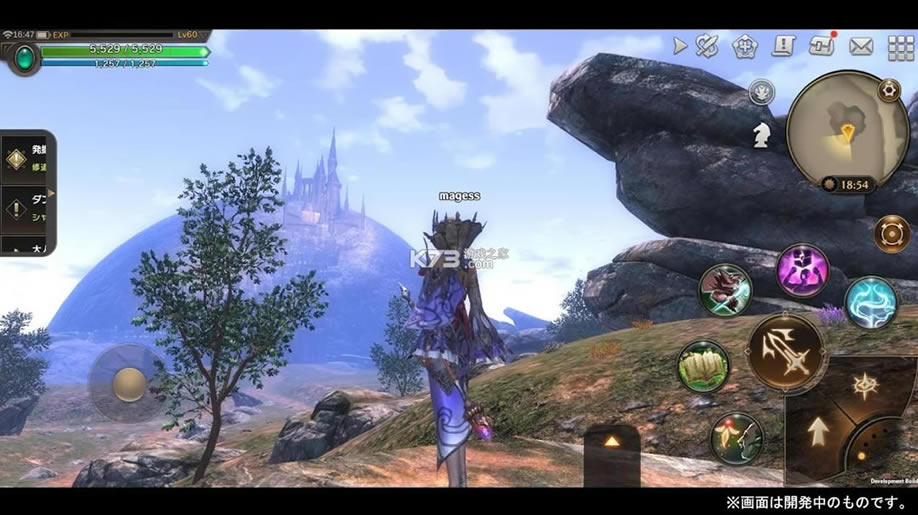This screenshot has height=515, width=918.
Task: Click the play arrow expander at top
Action: (x=680, y=46)
